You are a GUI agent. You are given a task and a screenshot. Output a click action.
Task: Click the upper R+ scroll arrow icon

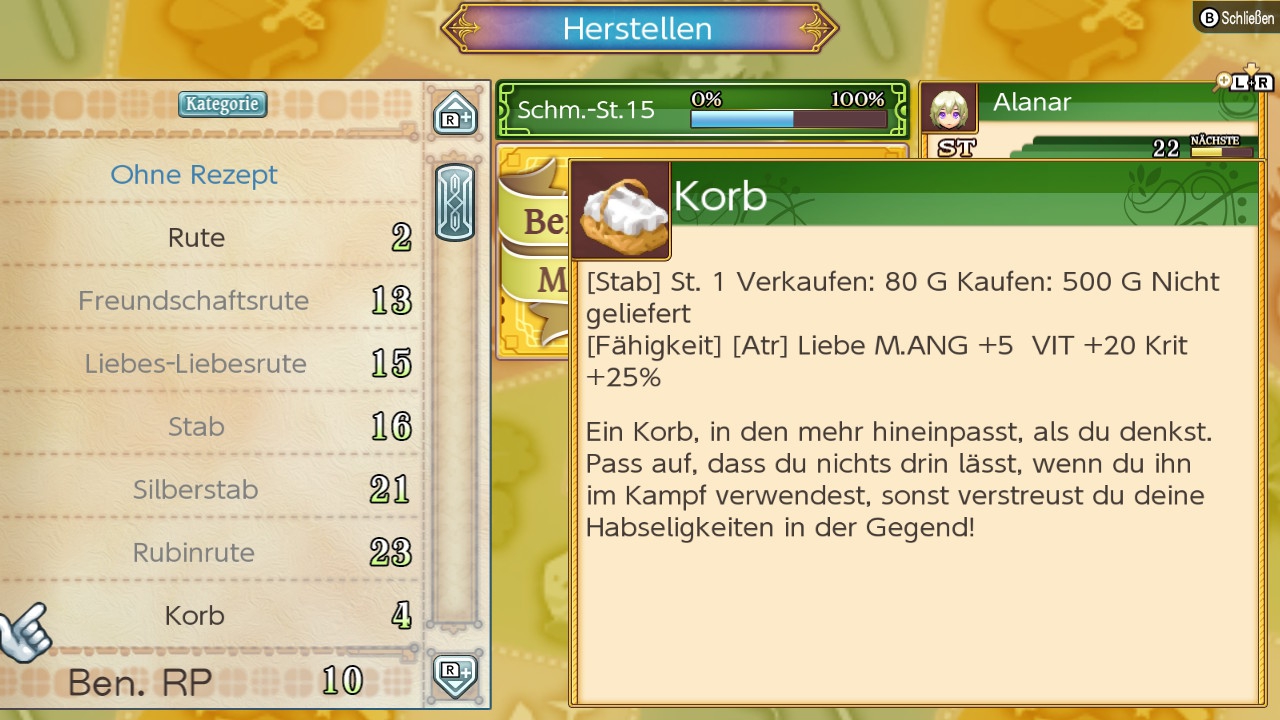coord(455,113)
